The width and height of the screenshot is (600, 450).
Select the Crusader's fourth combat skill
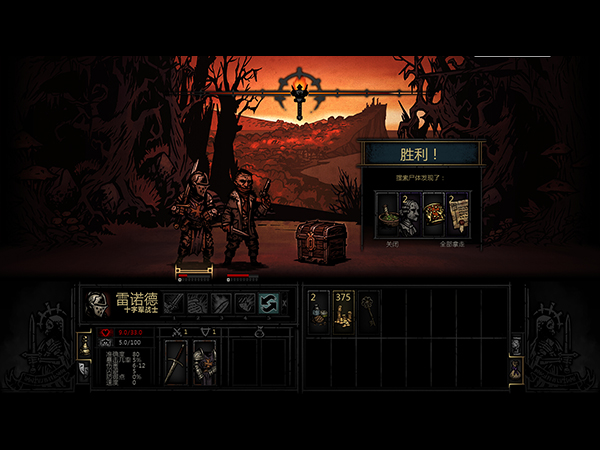tap(243, 302)
